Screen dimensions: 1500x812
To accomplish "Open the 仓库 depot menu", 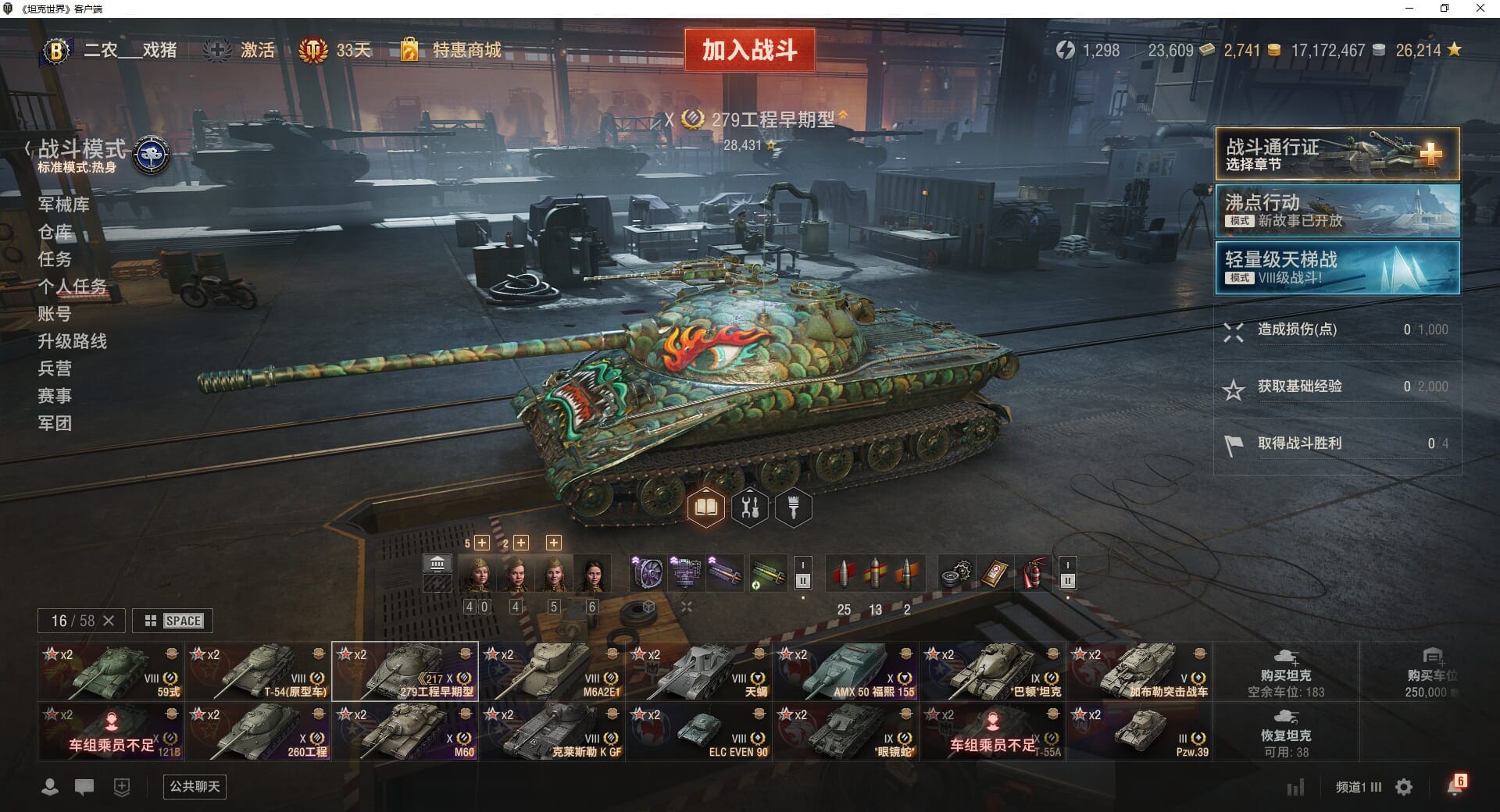I will [55, 232].
